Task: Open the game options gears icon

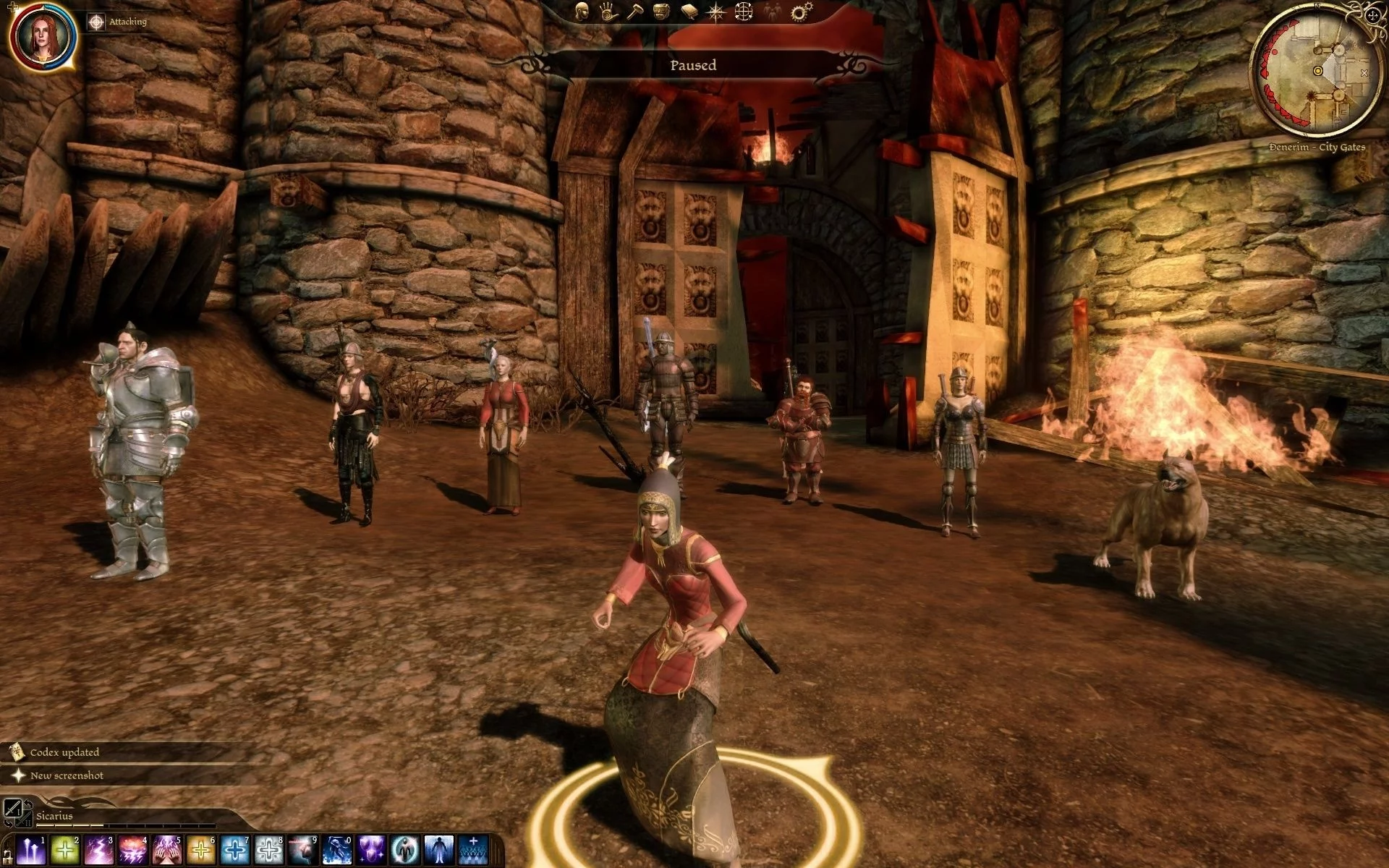Action: pos(799,11)
